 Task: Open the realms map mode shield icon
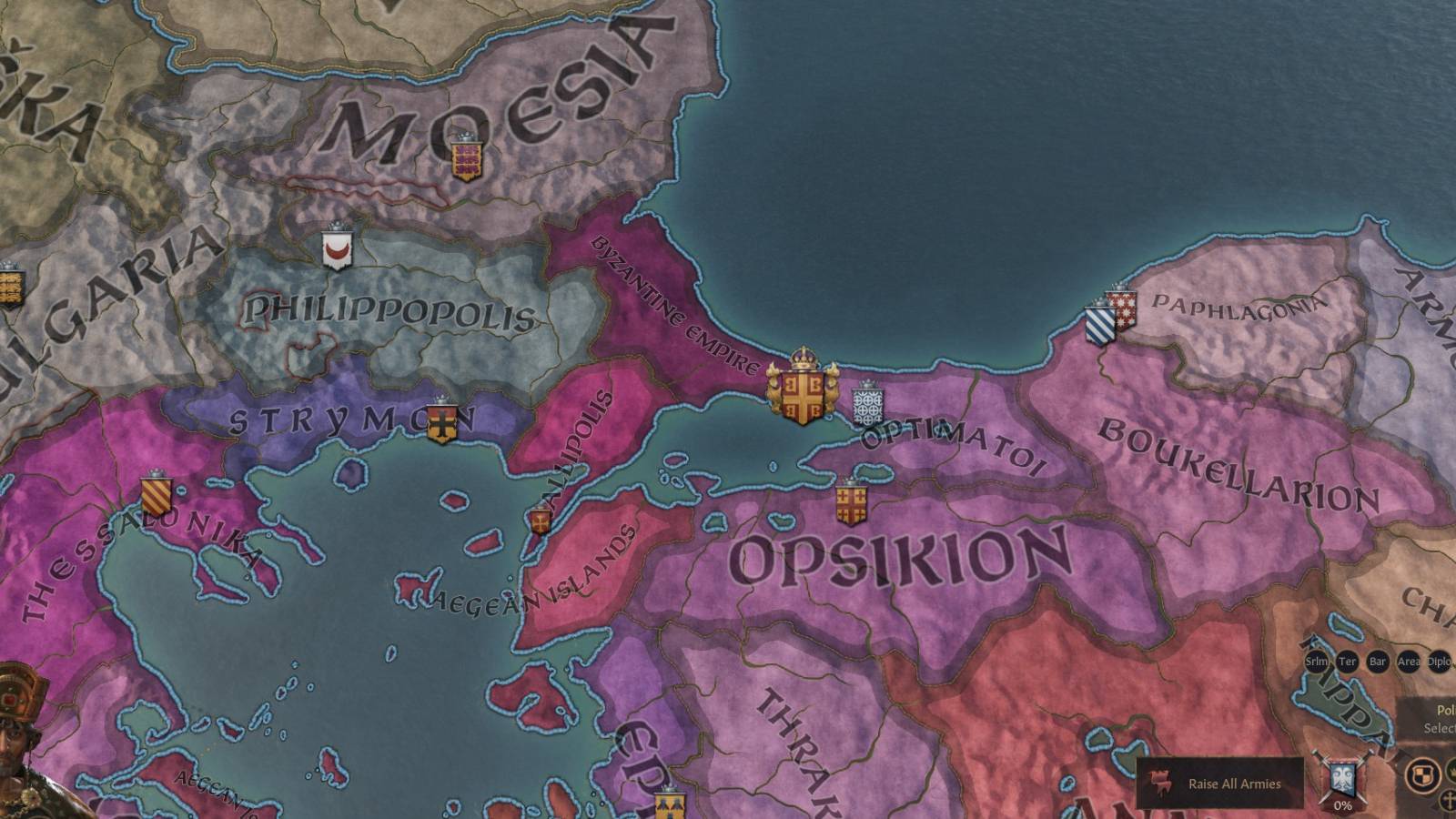1422,773
